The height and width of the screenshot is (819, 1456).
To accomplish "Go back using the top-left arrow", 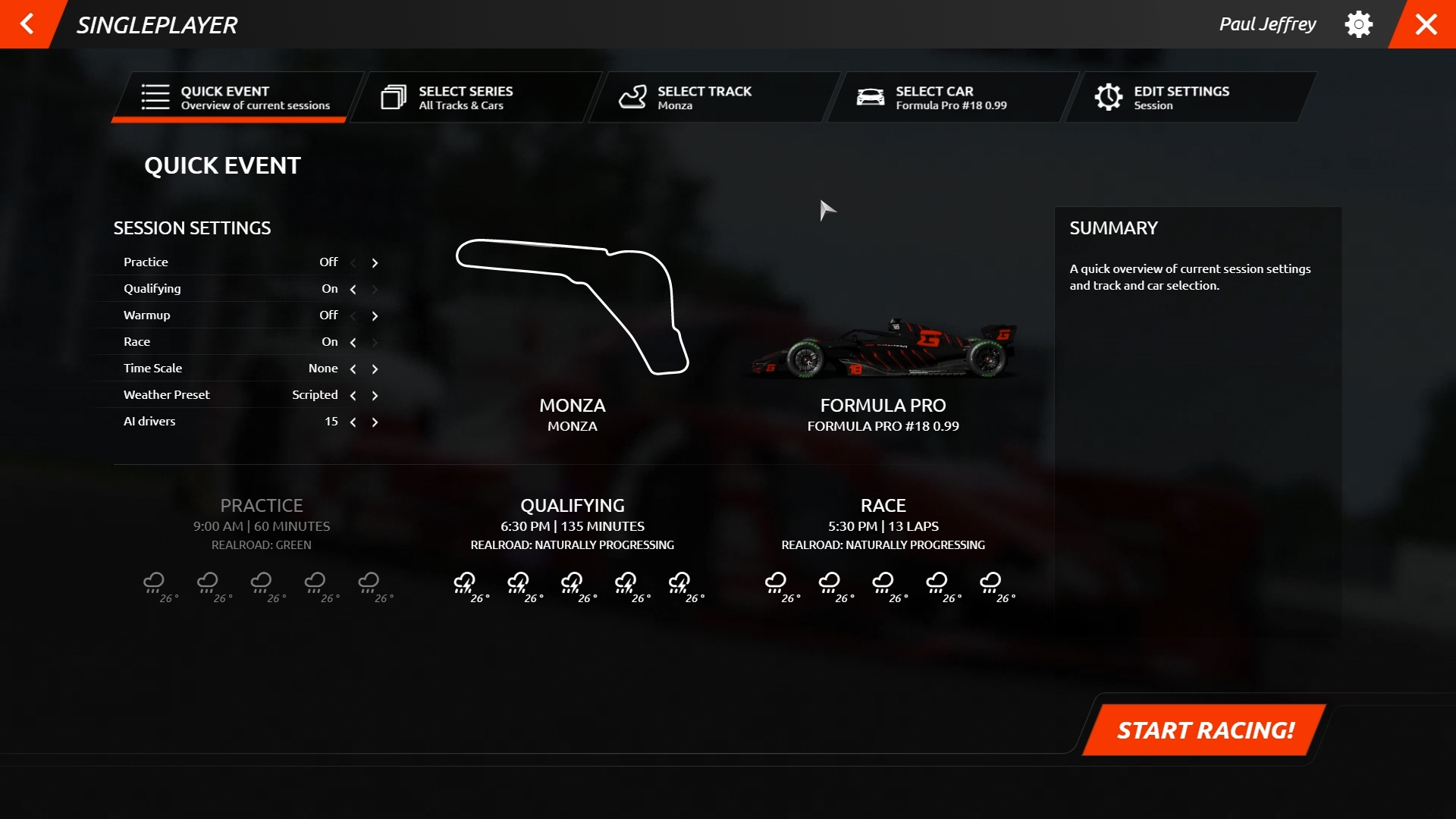I will coord(27,24).
